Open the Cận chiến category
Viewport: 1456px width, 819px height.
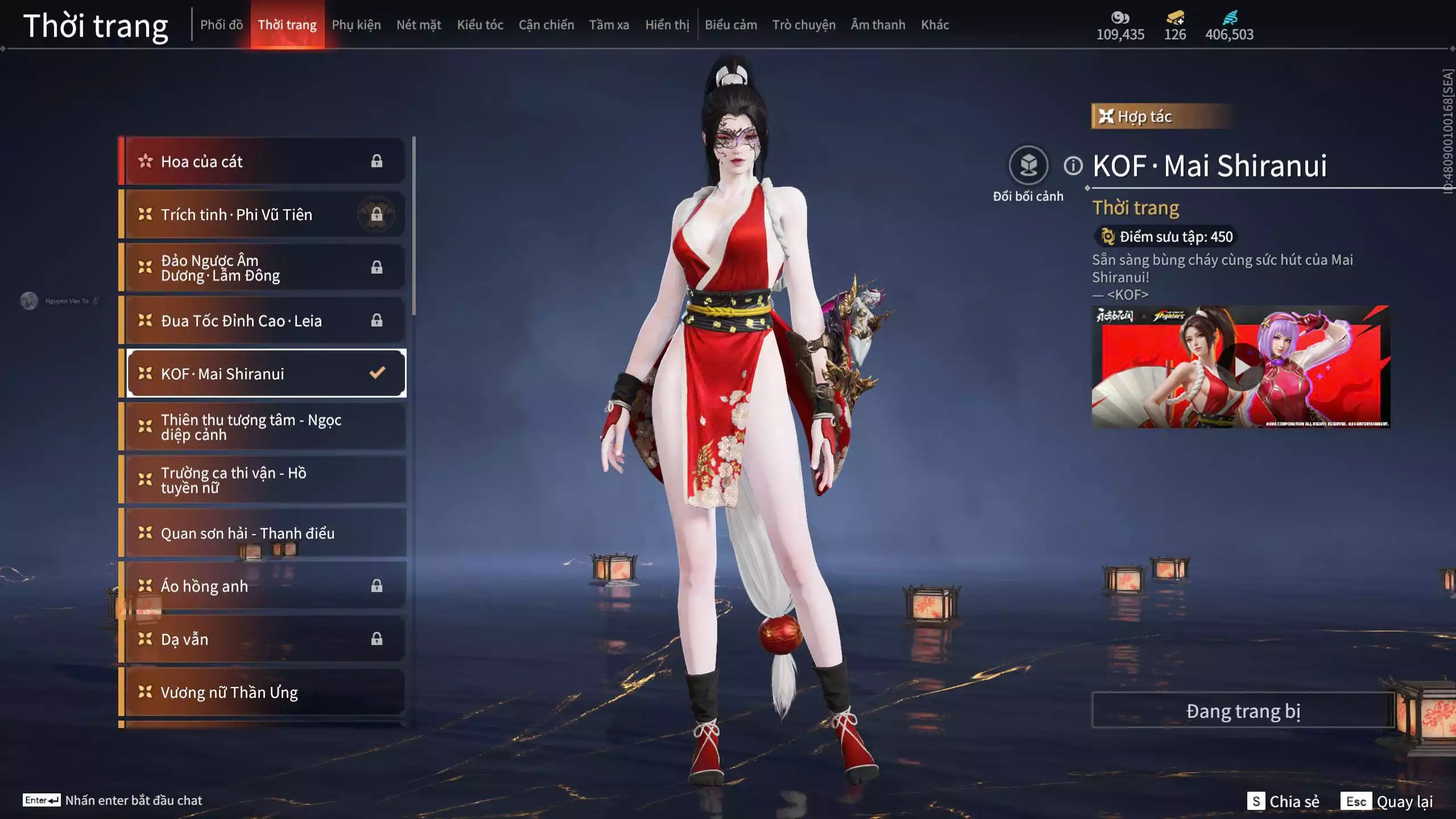[546, 25]
